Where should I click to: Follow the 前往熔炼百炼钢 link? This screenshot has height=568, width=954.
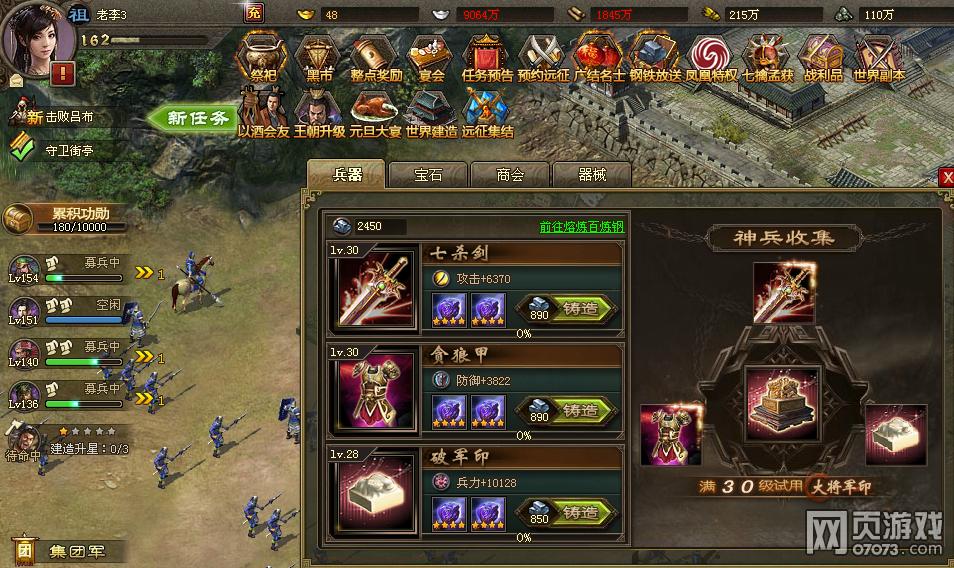[x=581, y=227]
